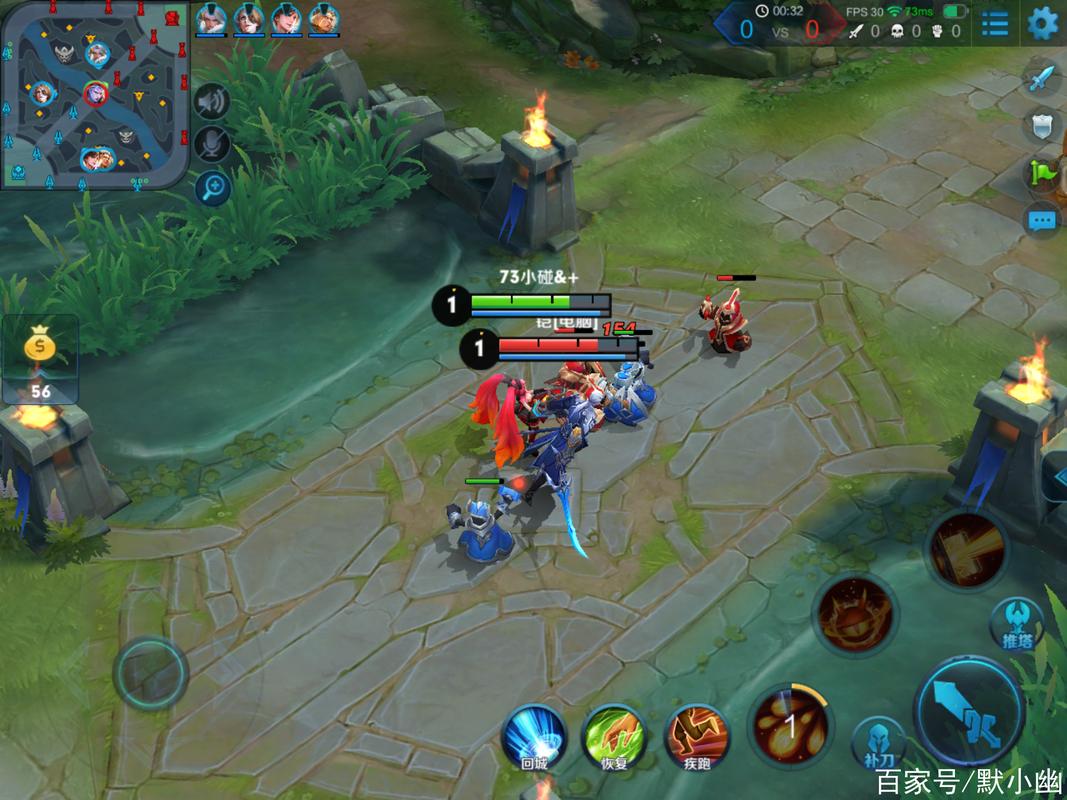The height and width of the screenshot is (800, 1067).
Task: Send the green flag gather signal
Action: (x=1042, y=174)
